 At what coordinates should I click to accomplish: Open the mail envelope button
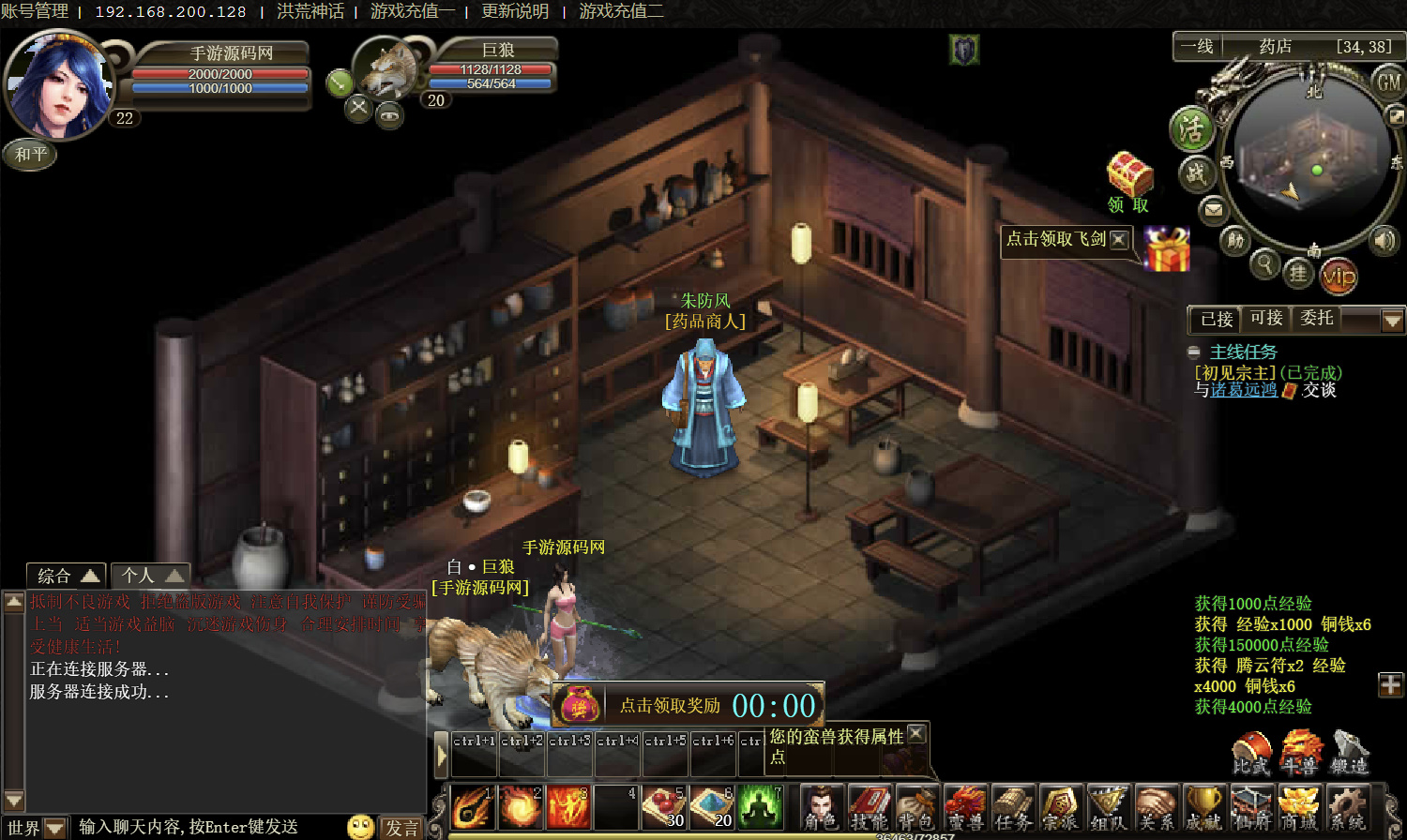tap(1214, 209)
